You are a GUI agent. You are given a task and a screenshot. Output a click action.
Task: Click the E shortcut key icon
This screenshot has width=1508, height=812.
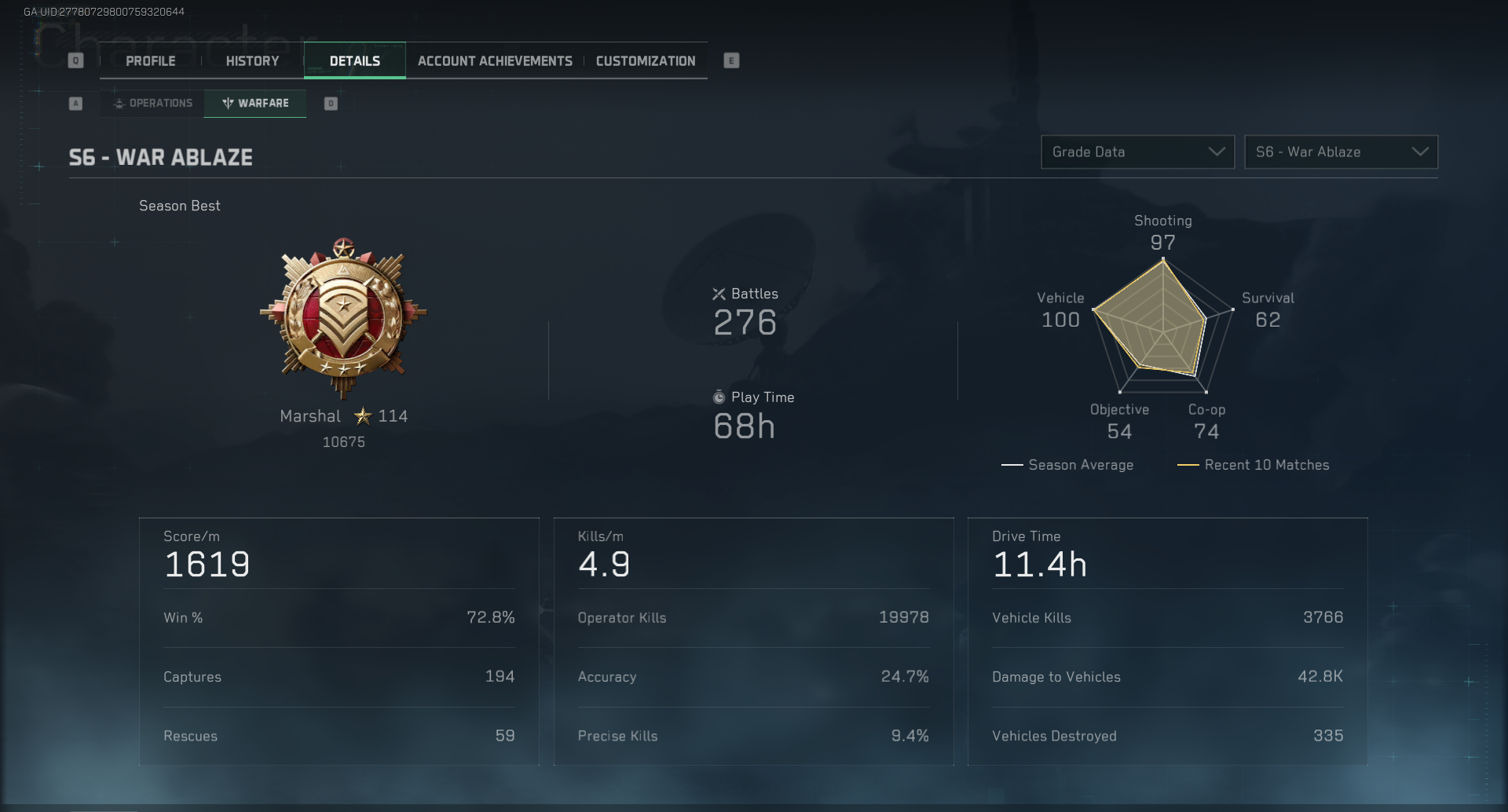[x=732, y=60]
